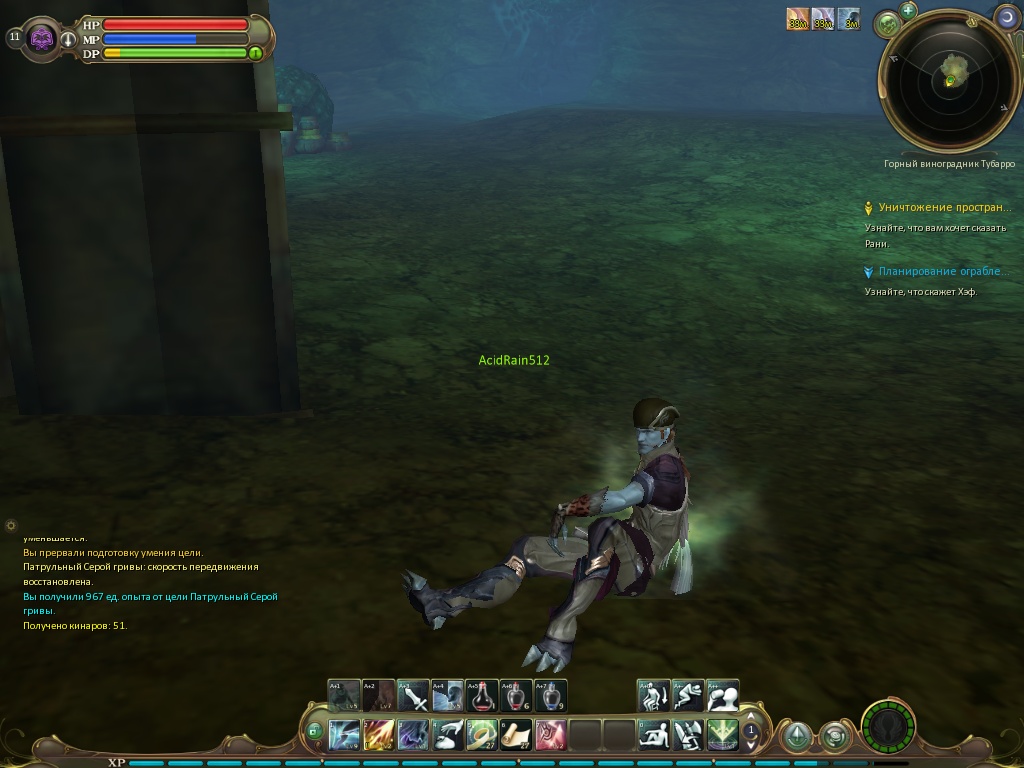Use the scroll item in the main hotbar

click(516, 735)
